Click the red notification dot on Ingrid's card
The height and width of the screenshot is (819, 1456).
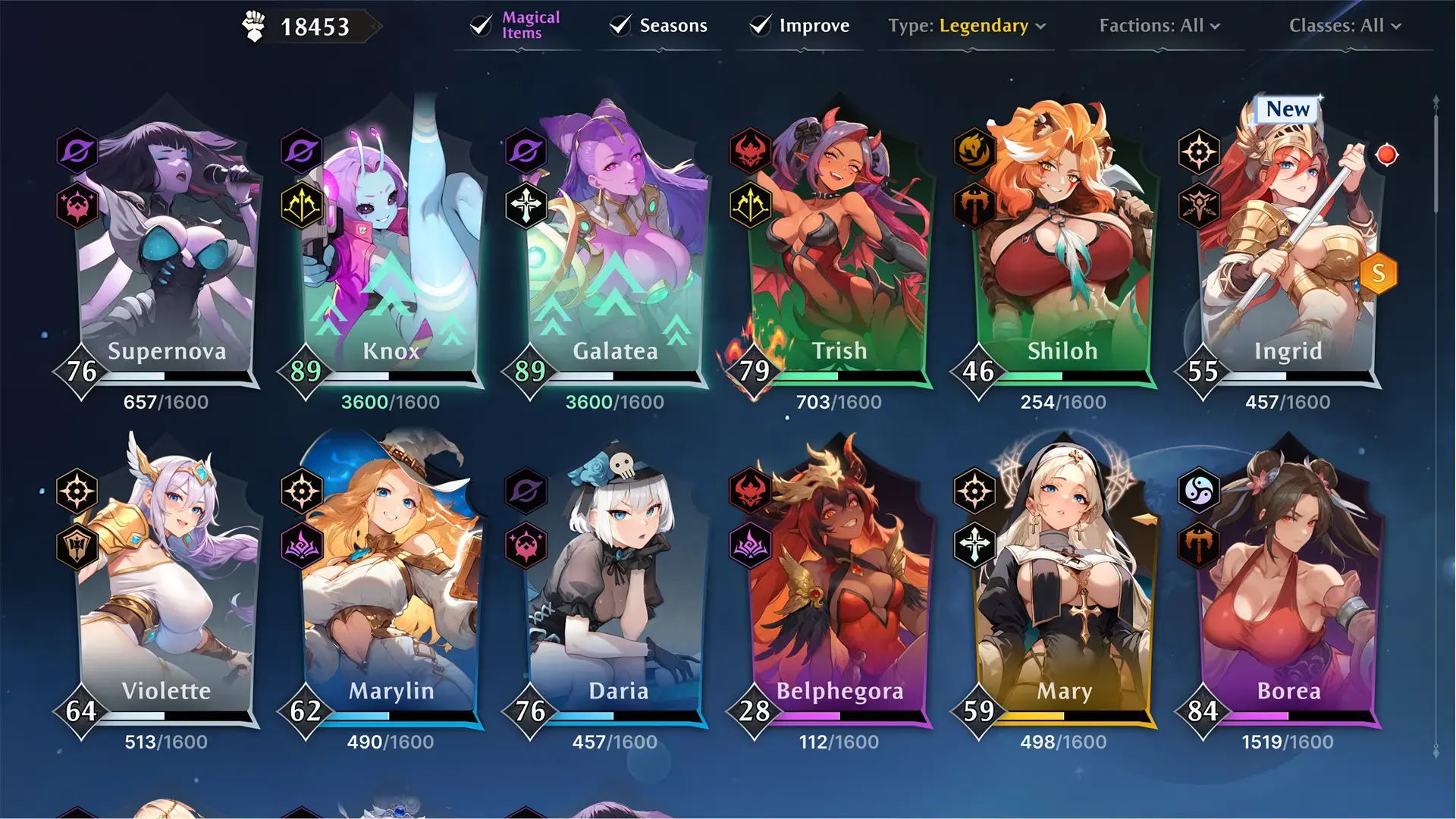click(x=1388, y=154)
